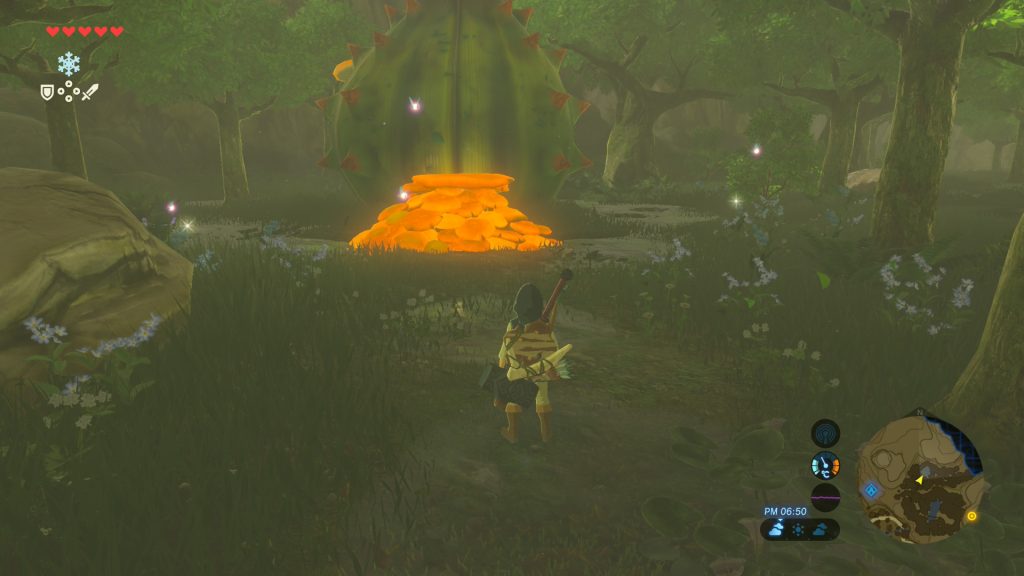Select the Cryonis snowflake rune icon
Screen dimensions: 1024x576
pos(68,64)
